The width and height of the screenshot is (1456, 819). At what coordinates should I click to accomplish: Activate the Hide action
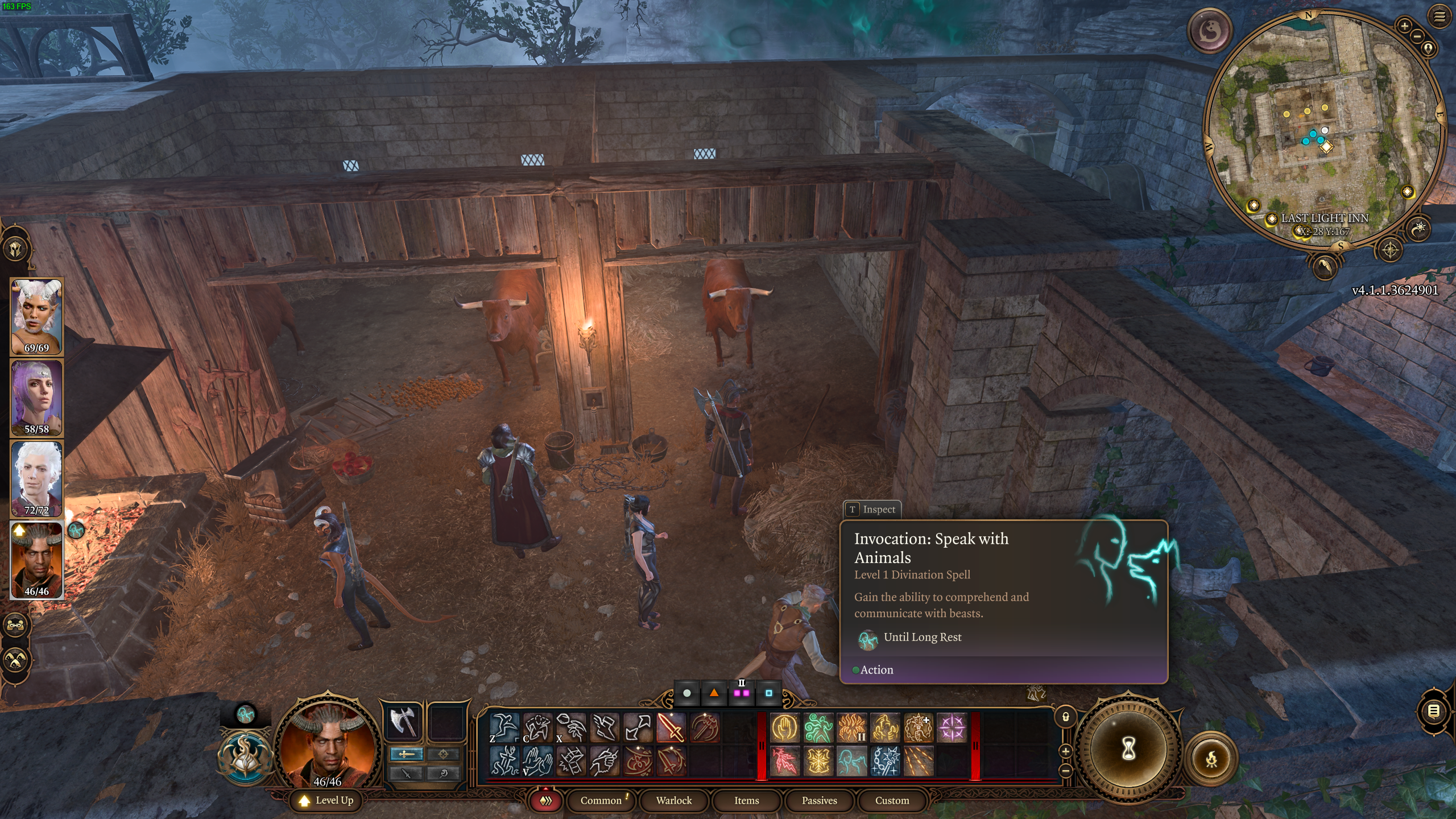pyautogui.click(x=537, y=729)
